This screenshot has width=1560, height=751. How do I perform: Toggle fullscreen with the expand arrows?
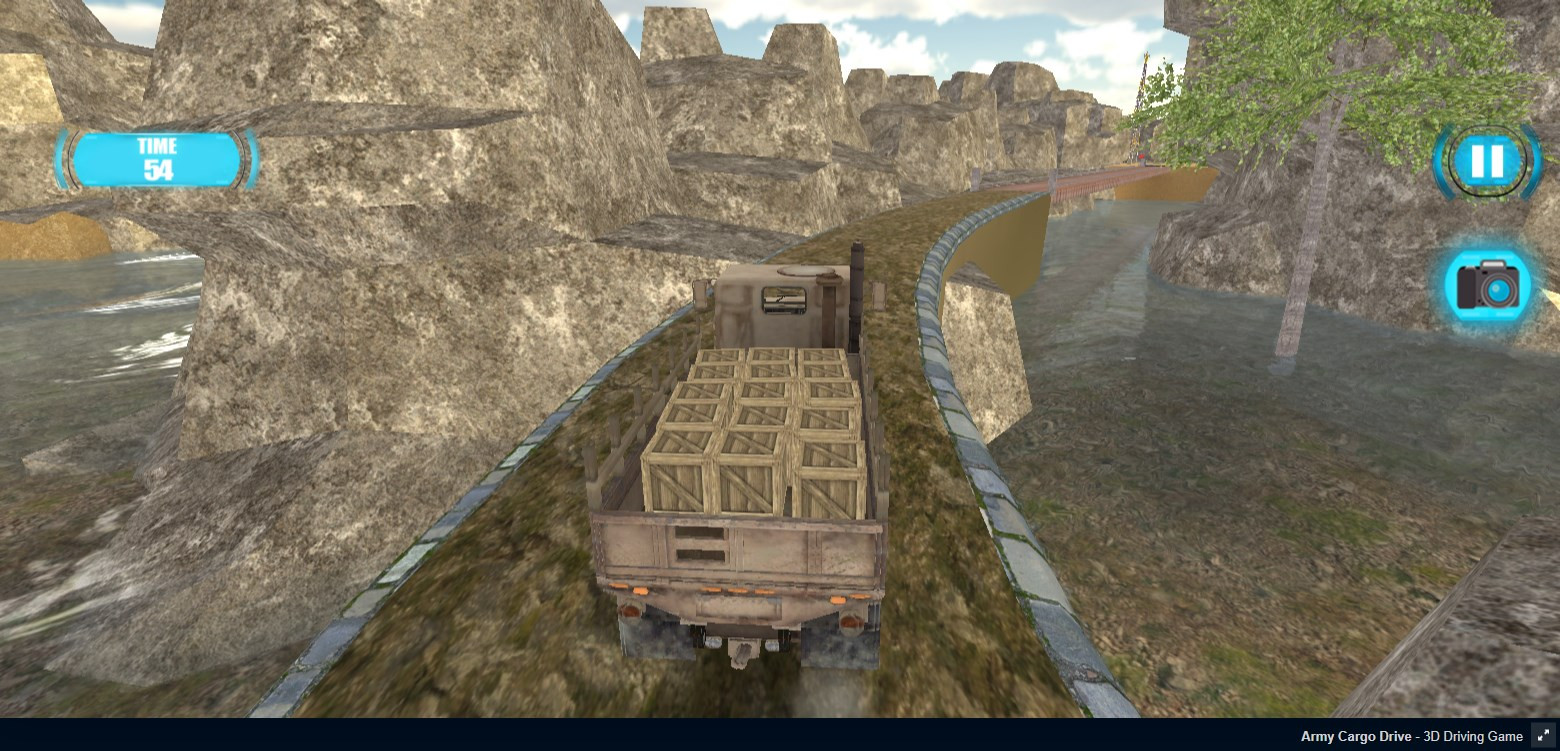(1543, 735)
